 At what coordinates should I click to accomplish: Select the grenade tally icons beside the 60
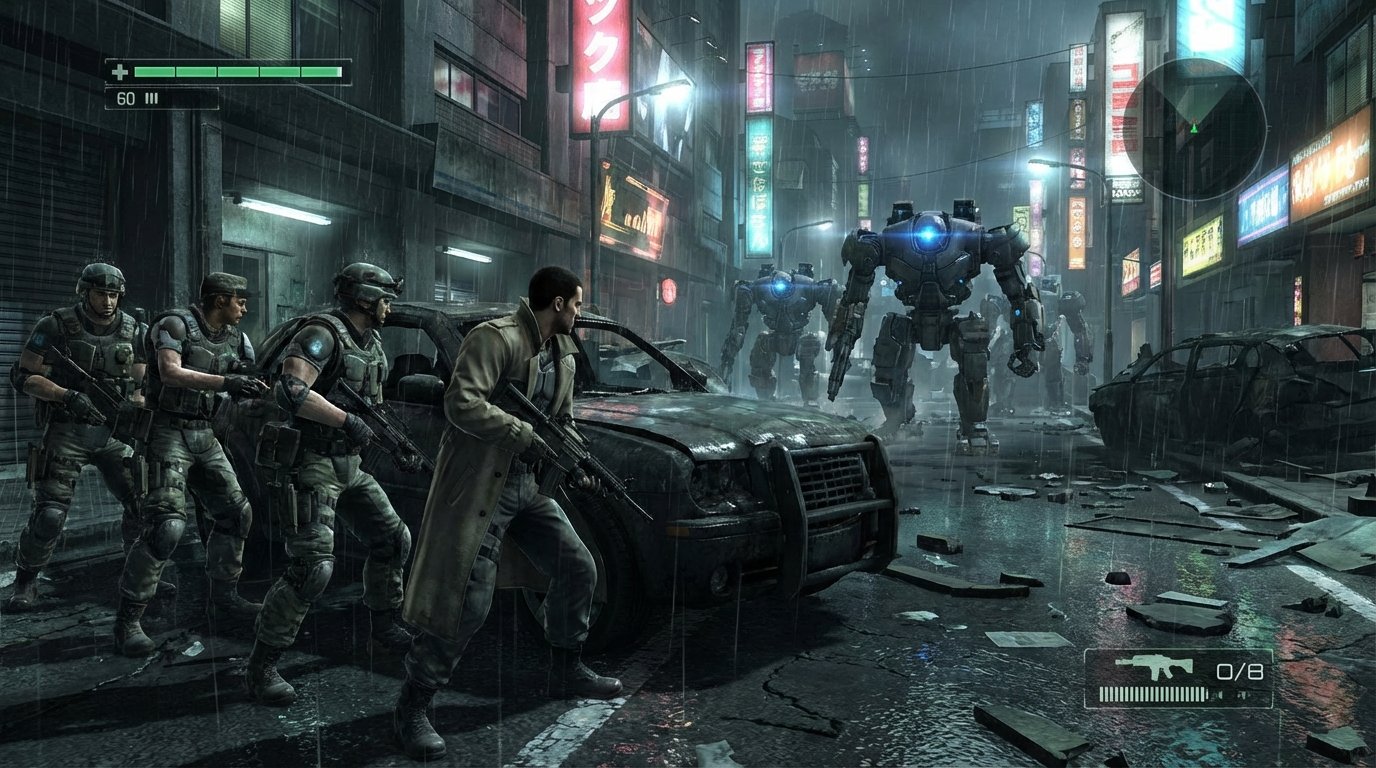tap(151, 97)
